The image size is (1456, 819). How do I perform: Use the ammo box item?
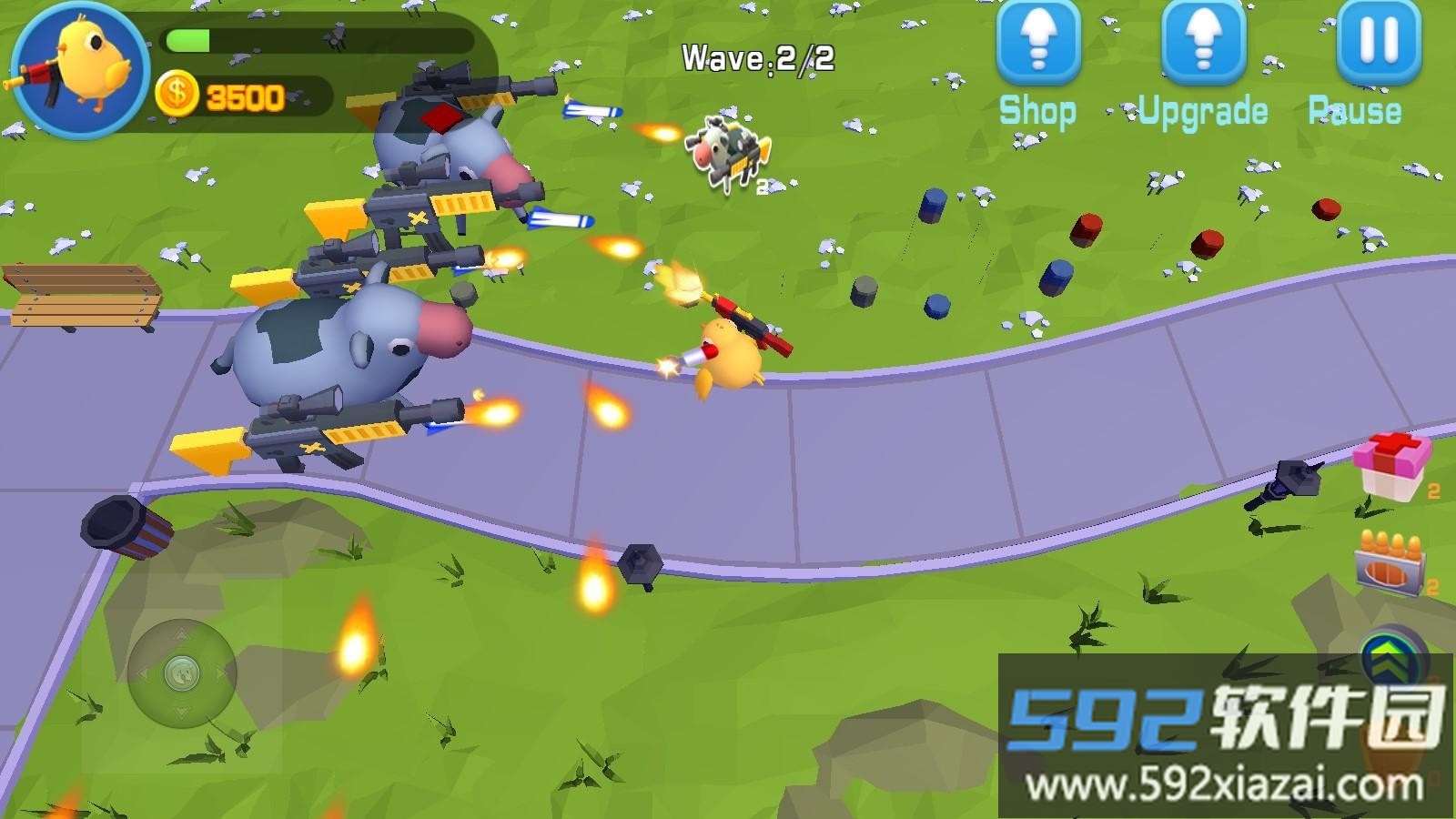click(1390, 561)
